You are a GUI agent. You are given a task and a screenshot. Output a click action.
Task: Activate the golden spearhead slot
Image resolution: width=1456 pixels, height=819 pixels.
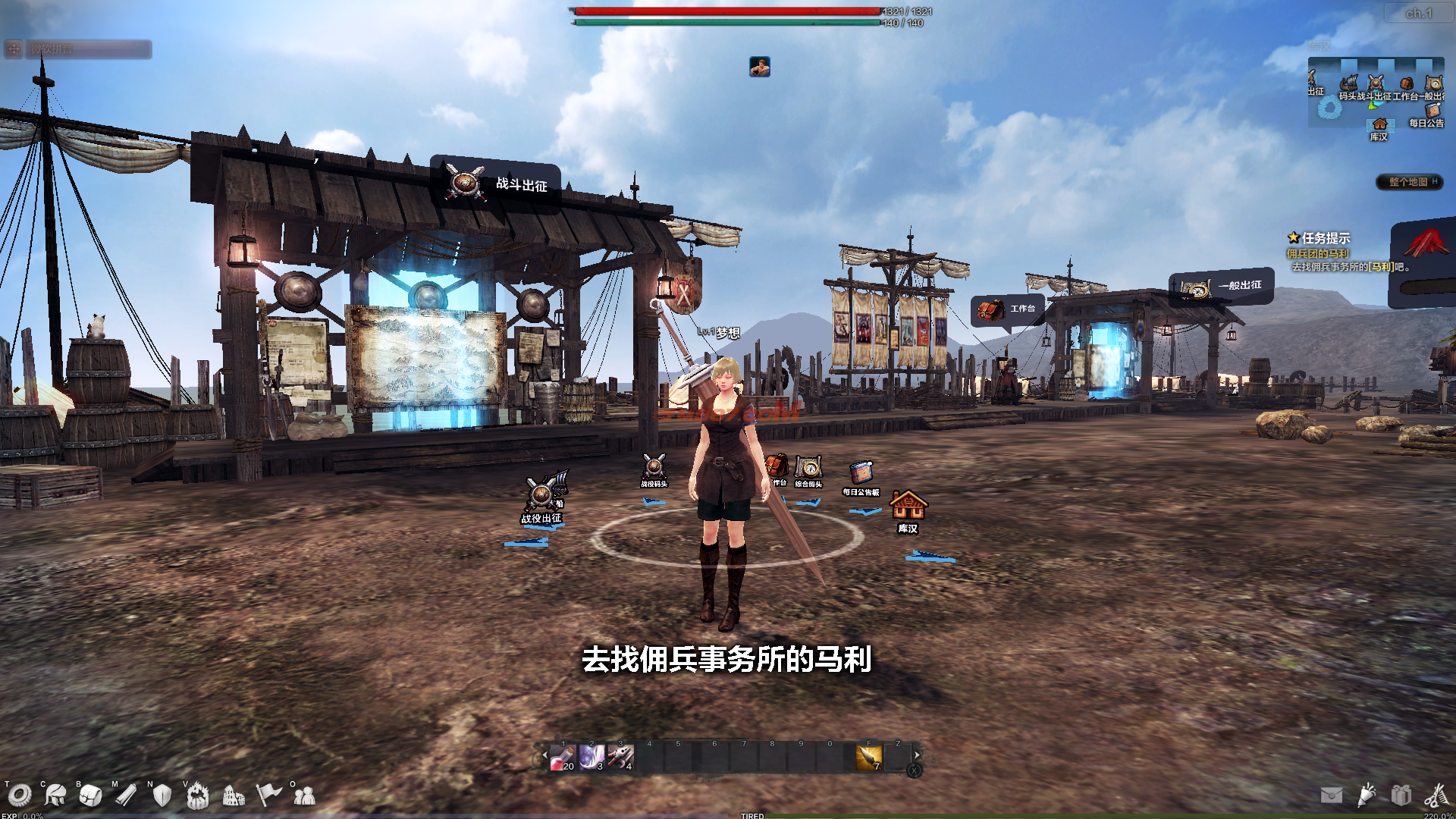(x=869, y=757)
